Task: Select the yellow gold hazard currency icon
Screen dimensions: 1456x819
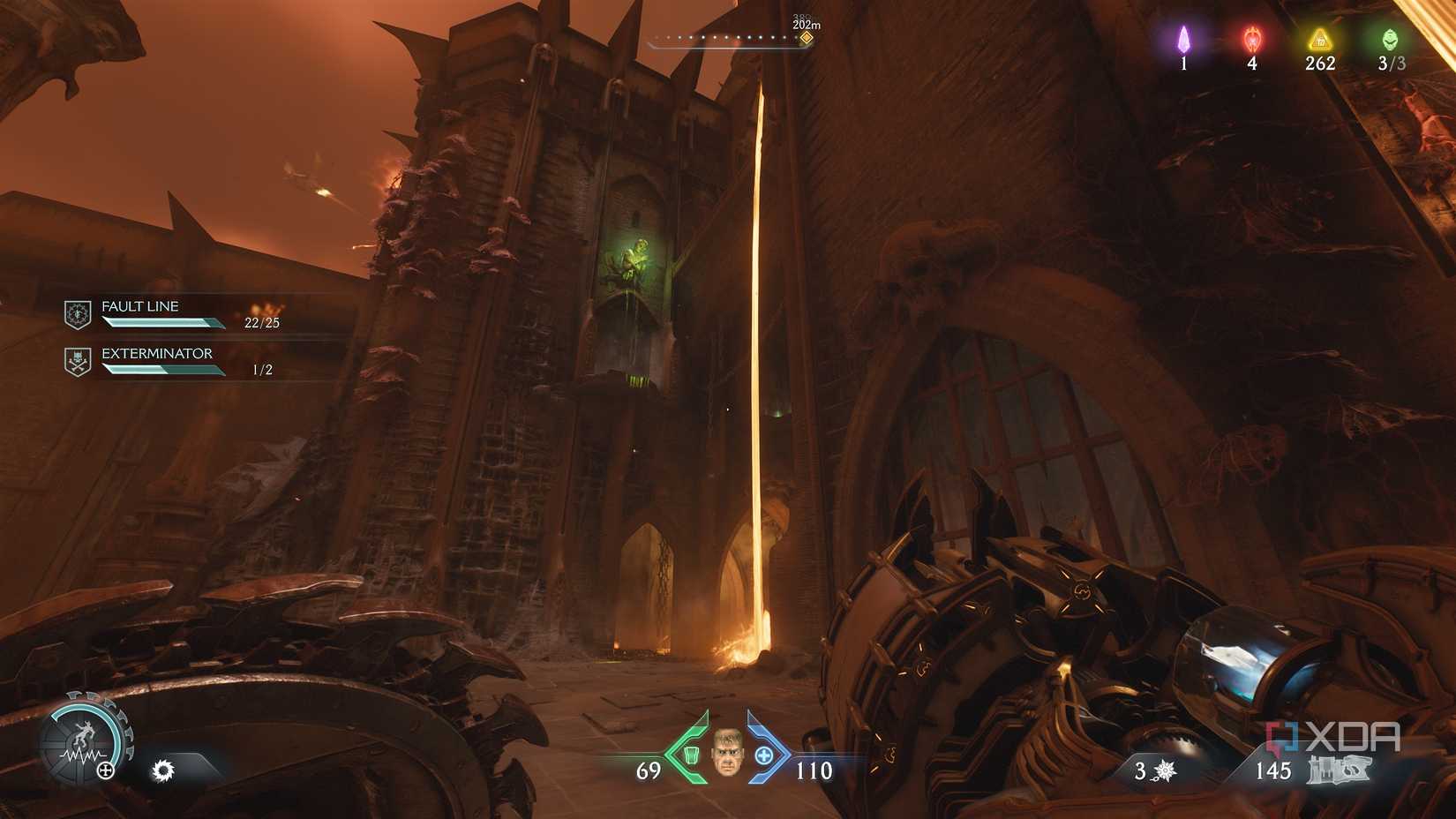Action: (x=1318, y=40)
